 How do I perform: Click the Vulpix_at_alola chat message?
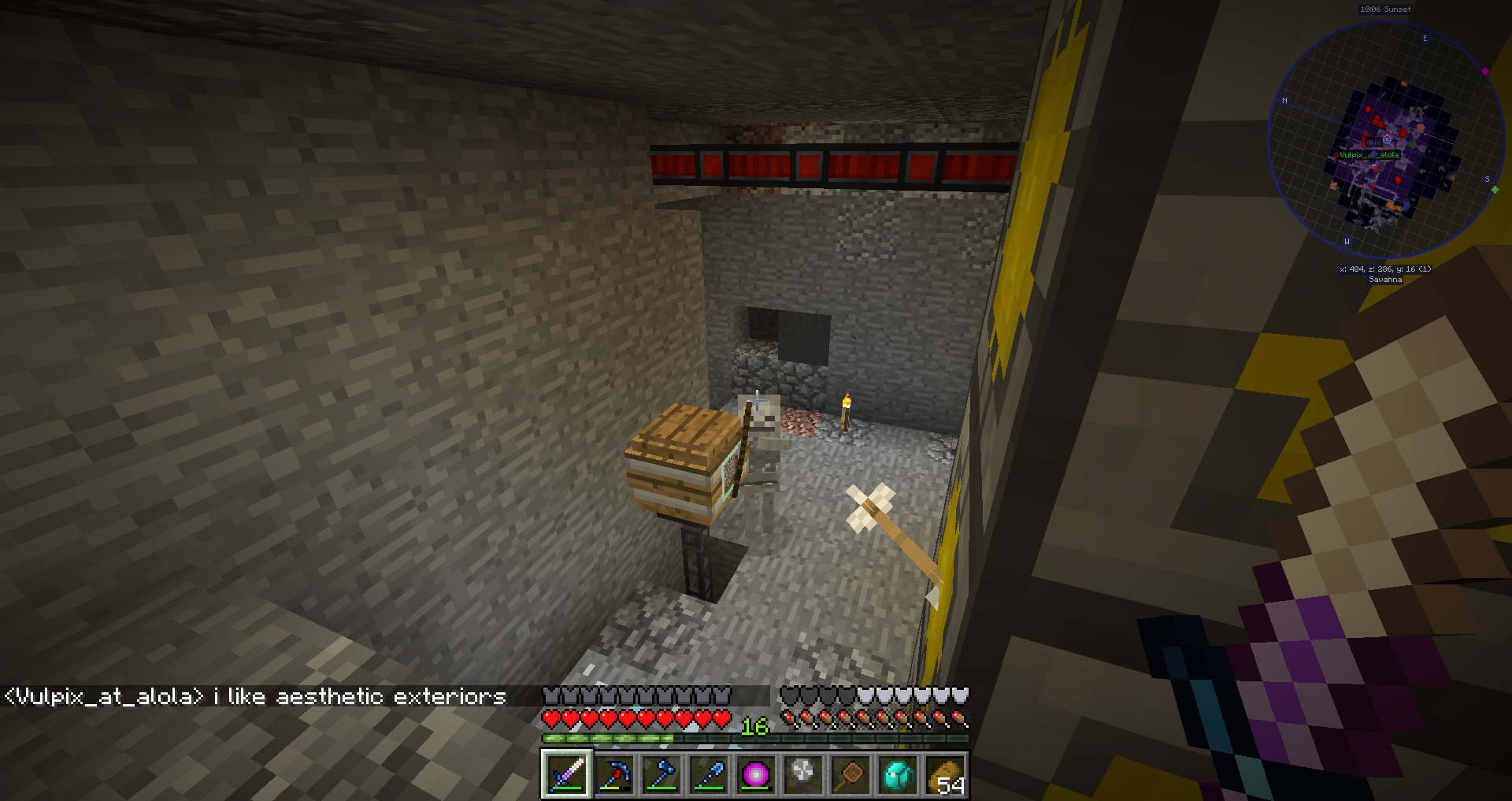[255, 697]
